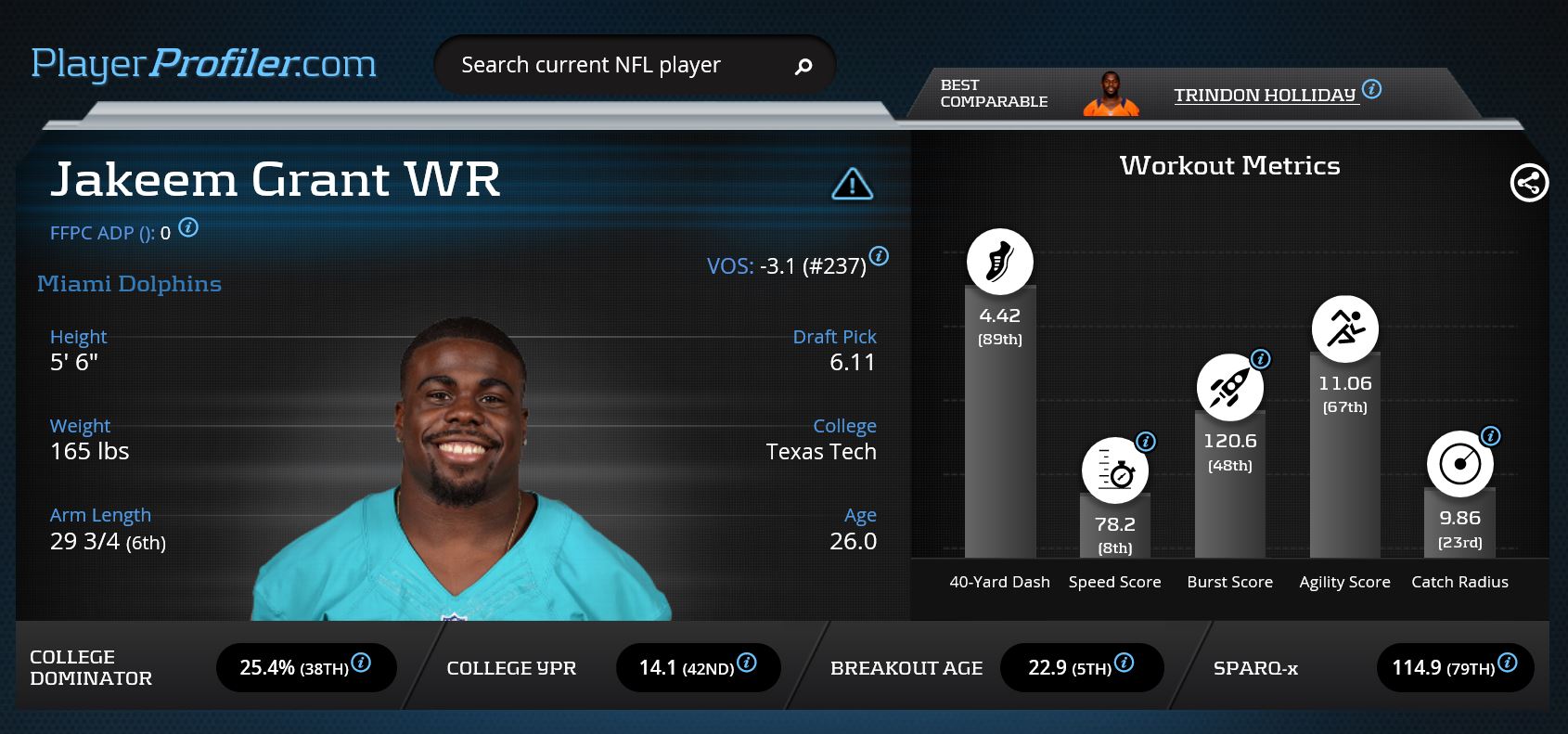Show the College YPR info tooltip
Viewport: 1568px width, 734px height.
(x=746, y=663)
